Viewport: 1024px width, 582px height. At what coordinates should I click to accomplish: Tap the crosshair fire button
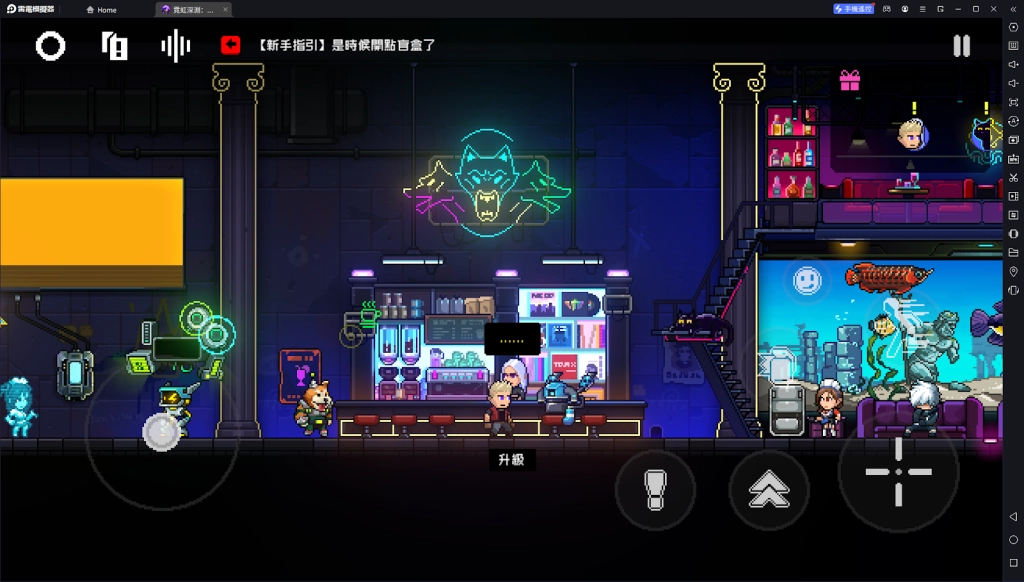pos(897,471)
